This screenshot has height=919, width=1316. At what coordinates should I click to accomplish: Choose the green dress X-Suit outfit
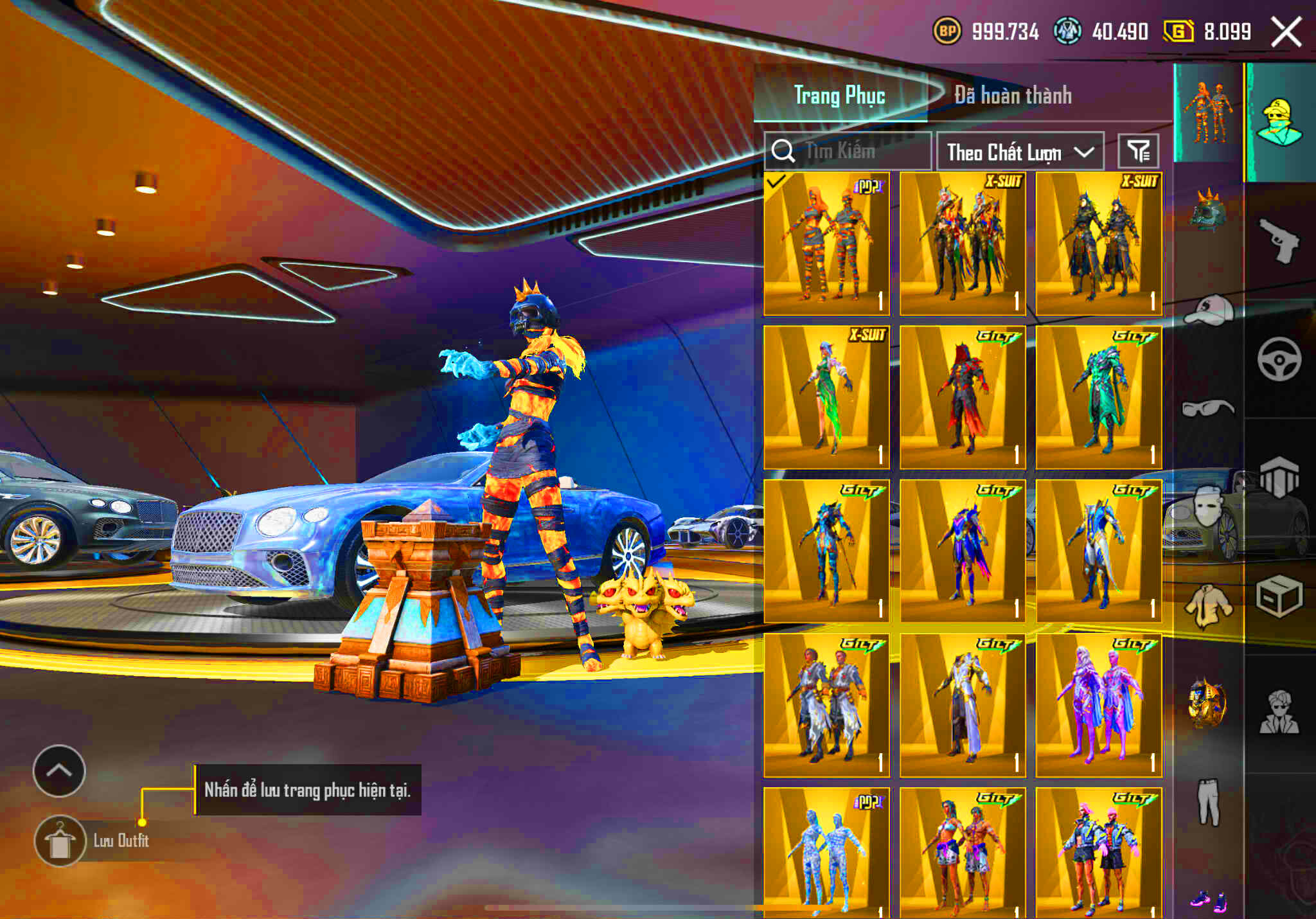click(x=826, y=397)
